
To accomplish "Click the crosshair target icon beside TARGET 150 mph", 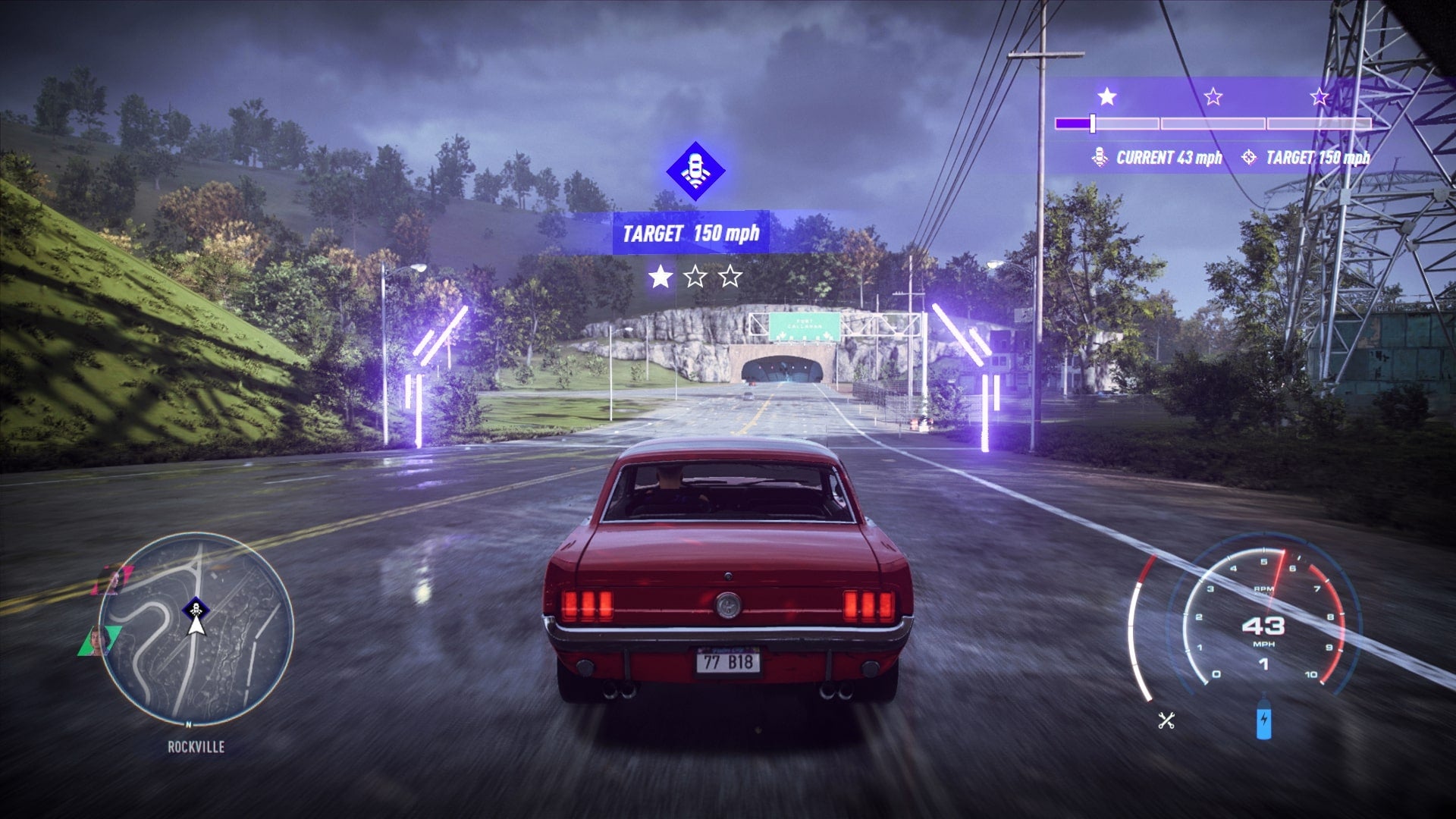I will tap(1249, 156).
